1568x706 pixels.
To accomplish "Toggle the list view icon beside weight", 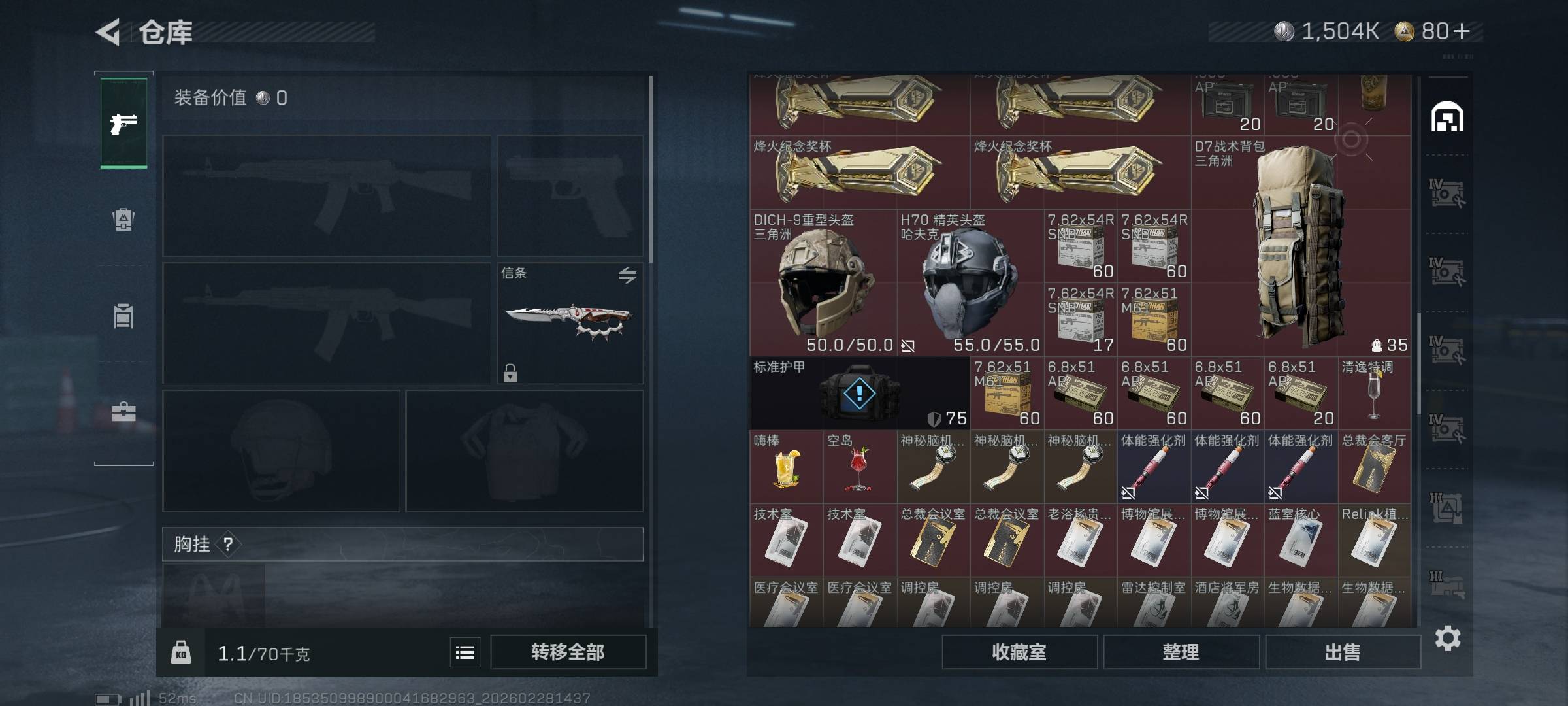I will coord(465,652).
